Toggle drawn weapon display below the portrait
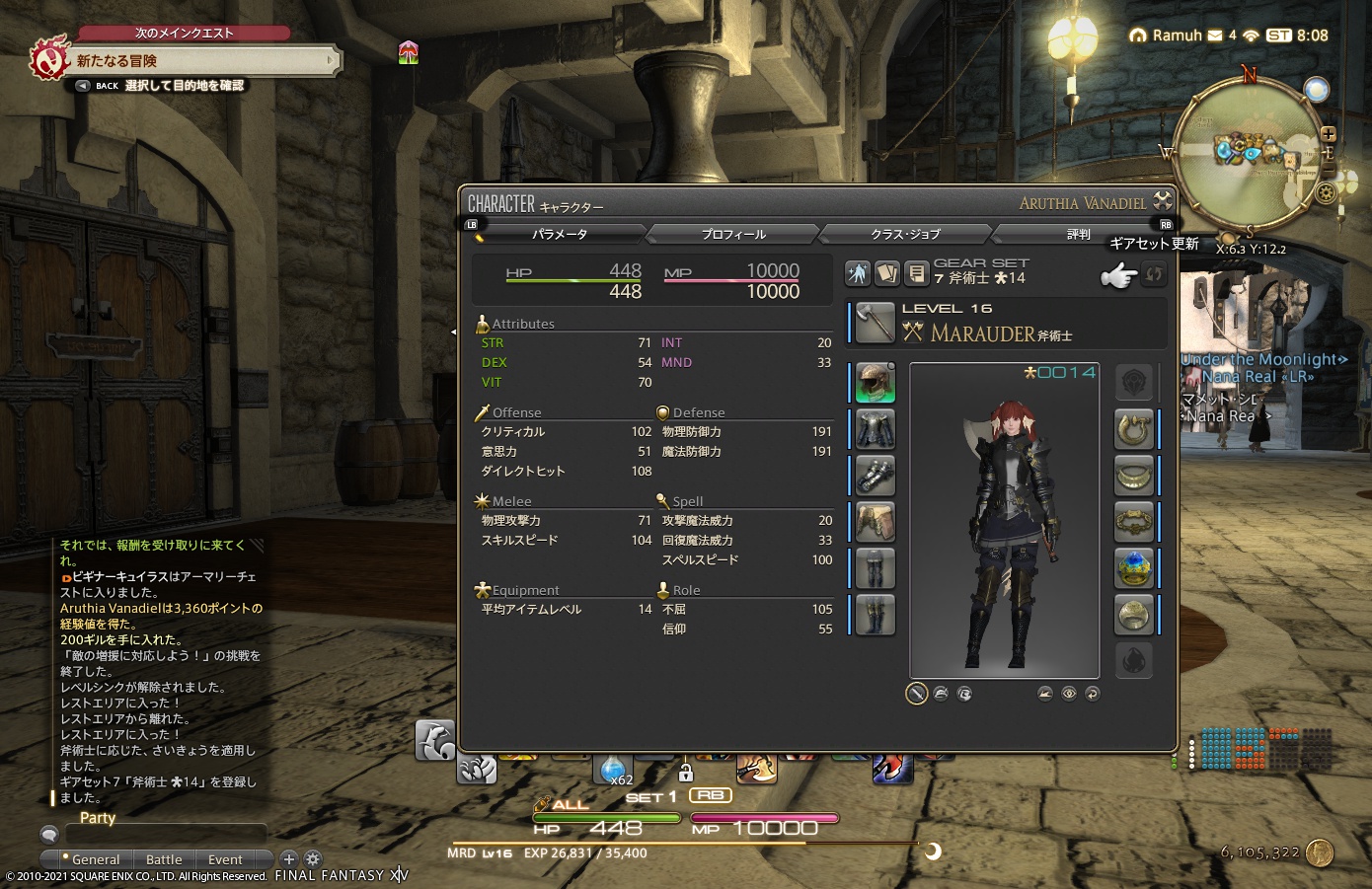This screenshot has height=889, width=1372. pos(917,694)
